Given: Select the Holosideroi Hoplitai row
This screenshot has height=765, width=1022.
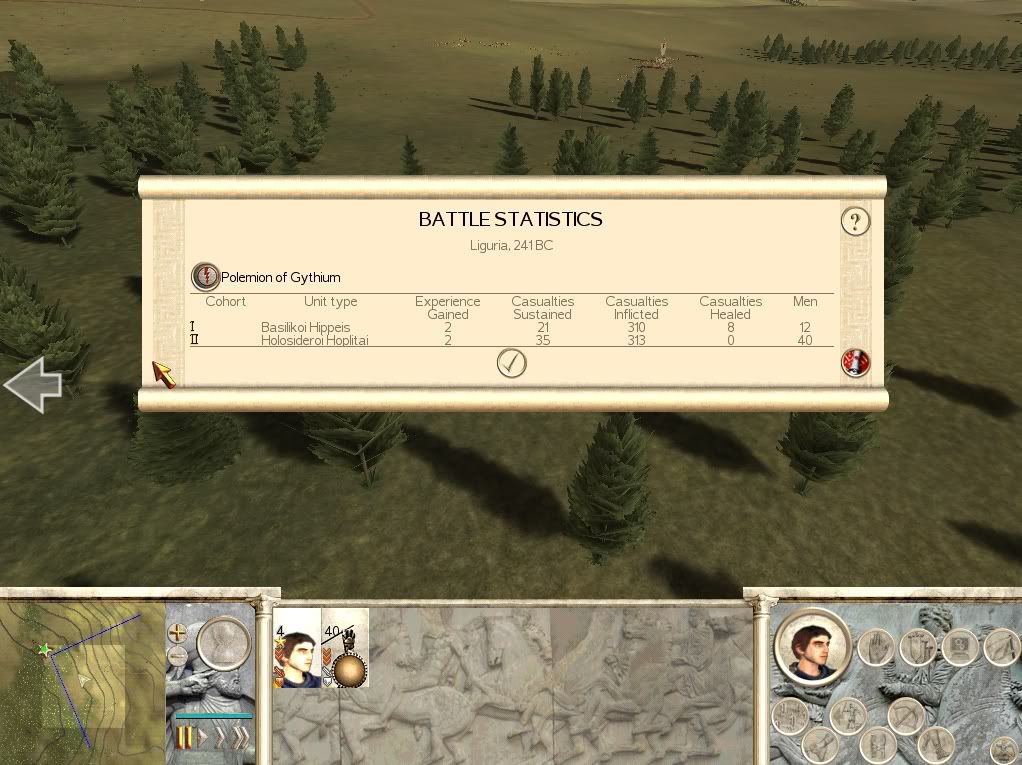Looking at the screenshot, I should (x=314, y=340).
